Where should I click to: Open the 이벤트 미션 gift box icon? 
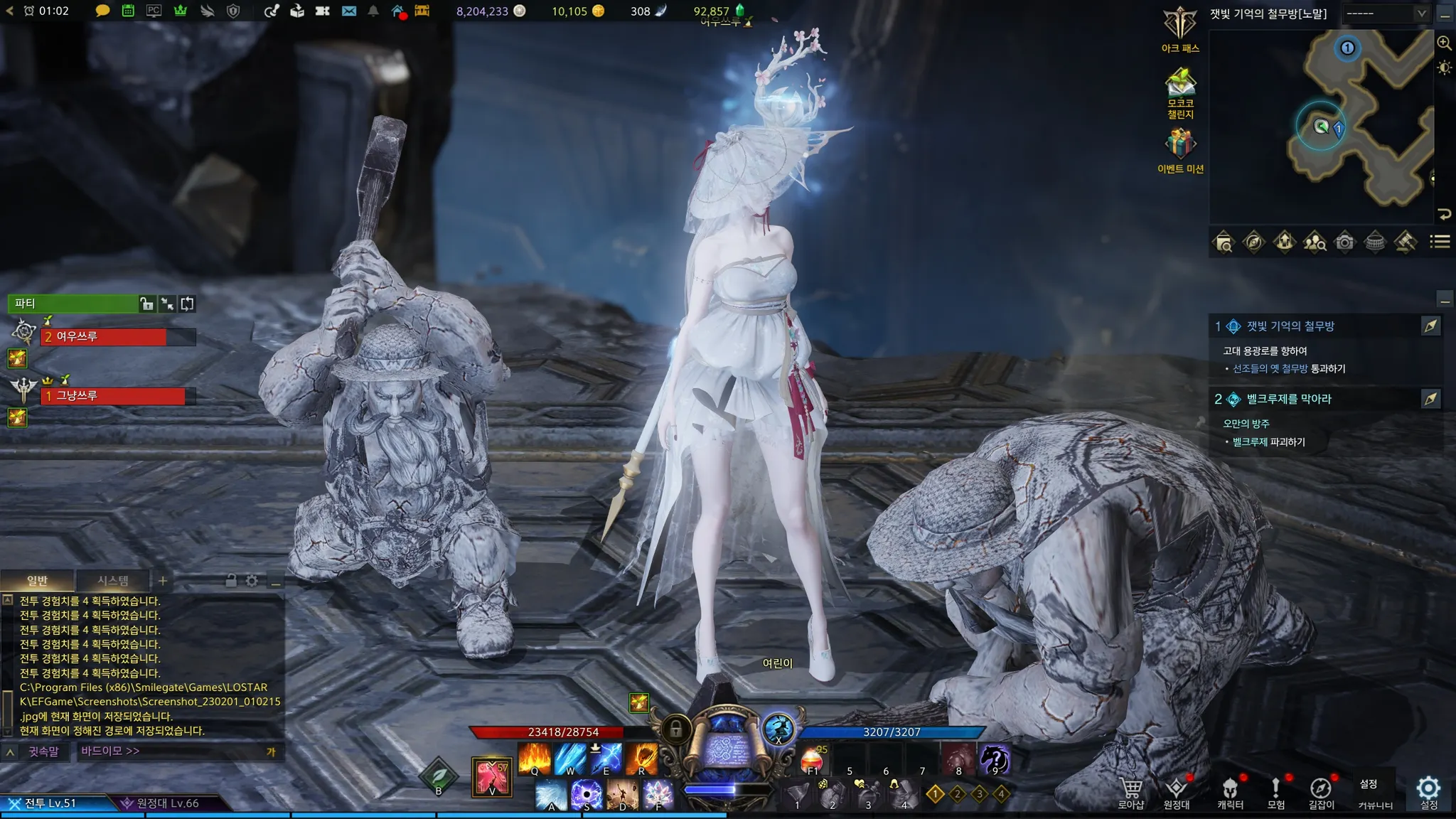(1180, 144)
